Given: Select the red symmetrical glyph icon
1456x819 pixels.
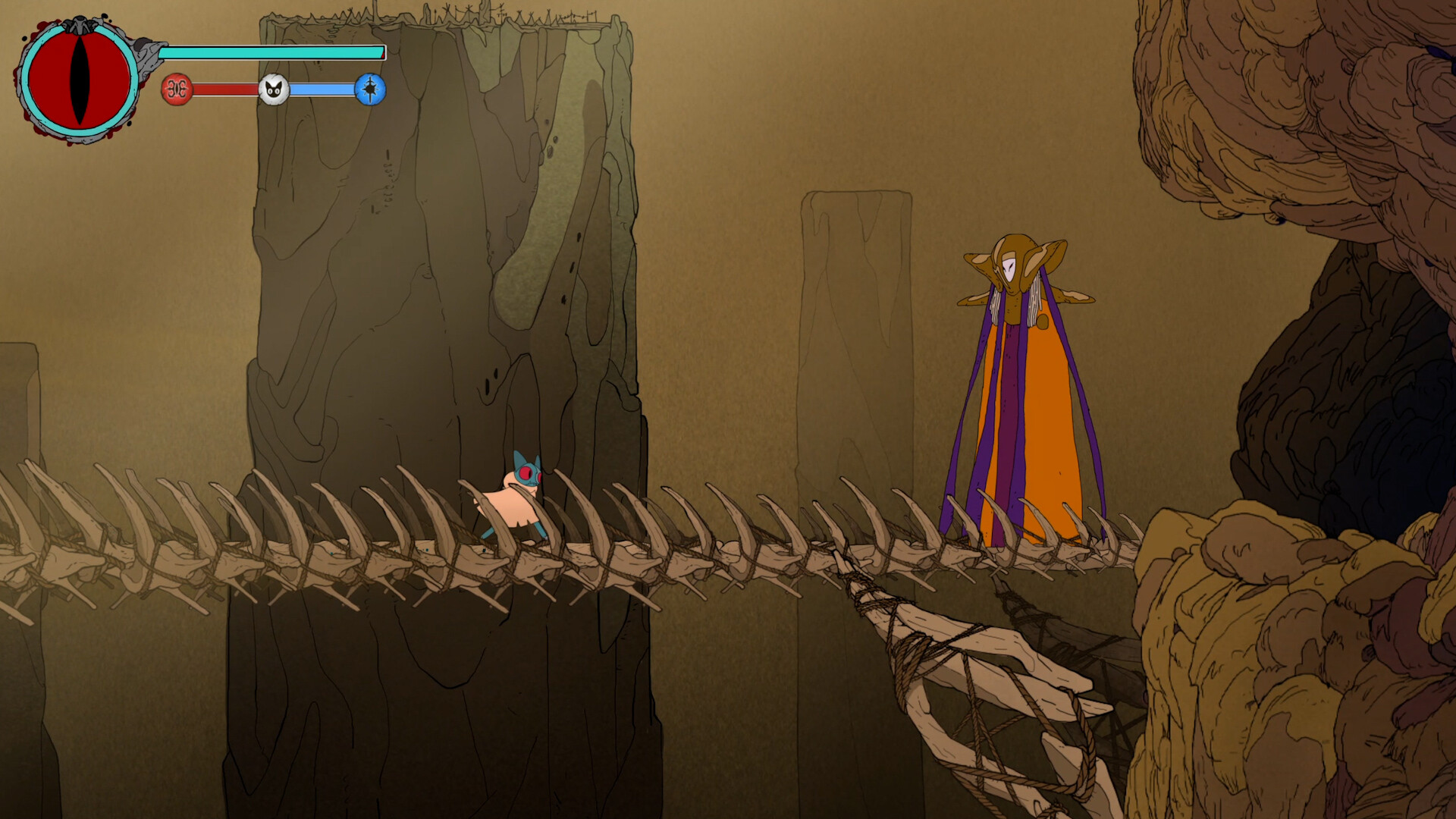Looking at the screenshot, I should pos(177,89).
